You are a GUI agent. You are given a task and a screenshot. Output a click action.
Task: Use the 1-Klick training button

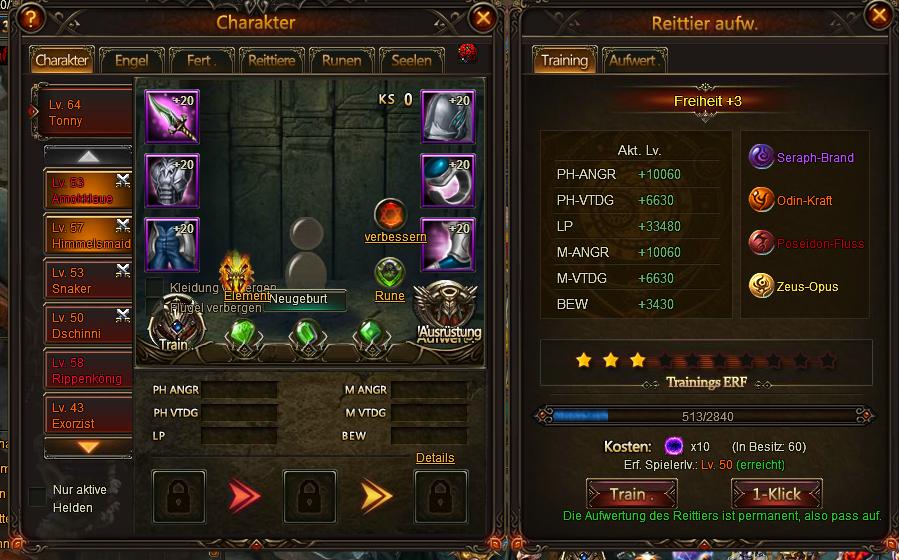coord(777,494)
